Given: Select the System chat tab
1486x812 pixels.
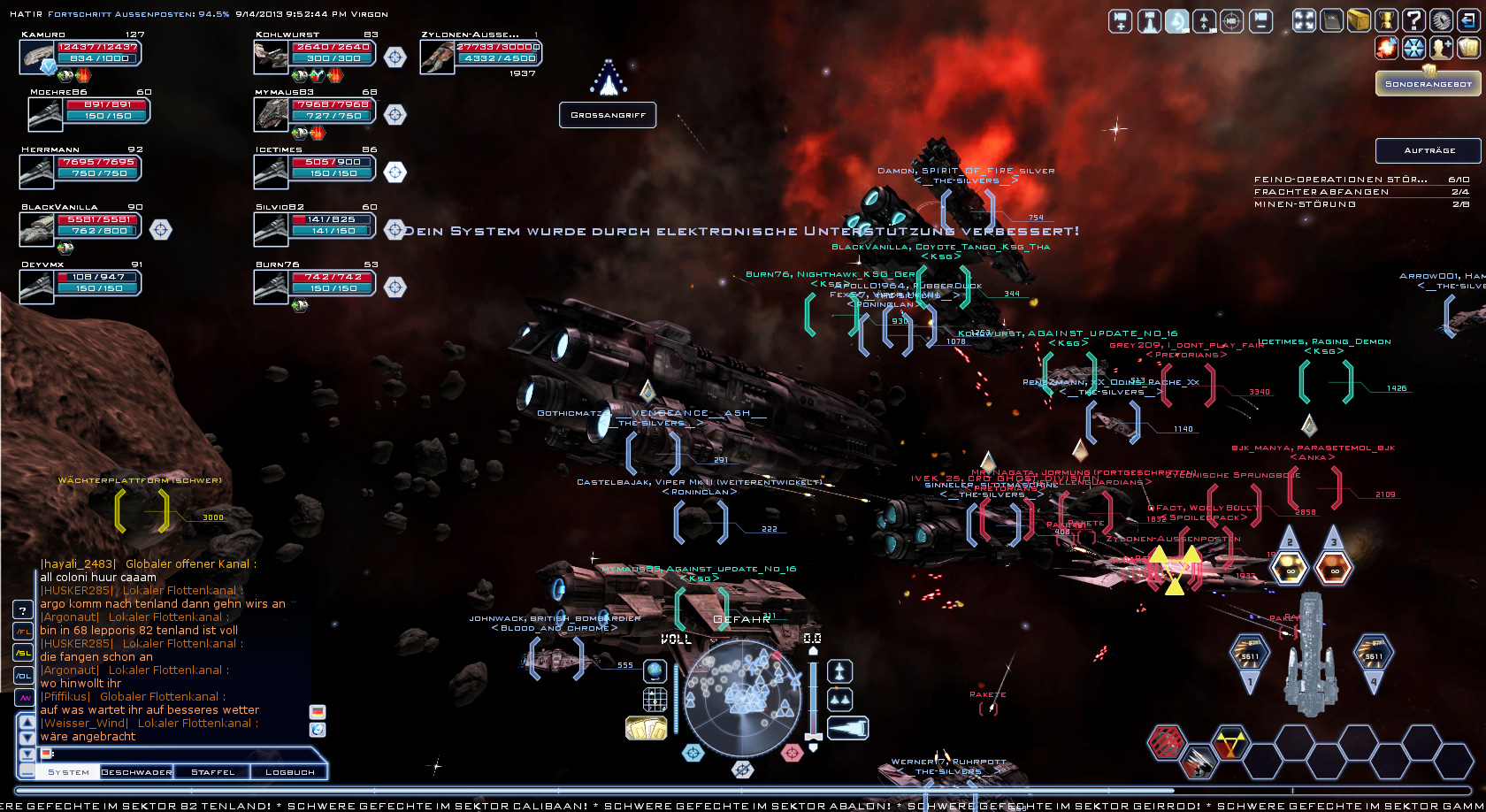Looking at the screenshot, I should click(x=68, y=772).
